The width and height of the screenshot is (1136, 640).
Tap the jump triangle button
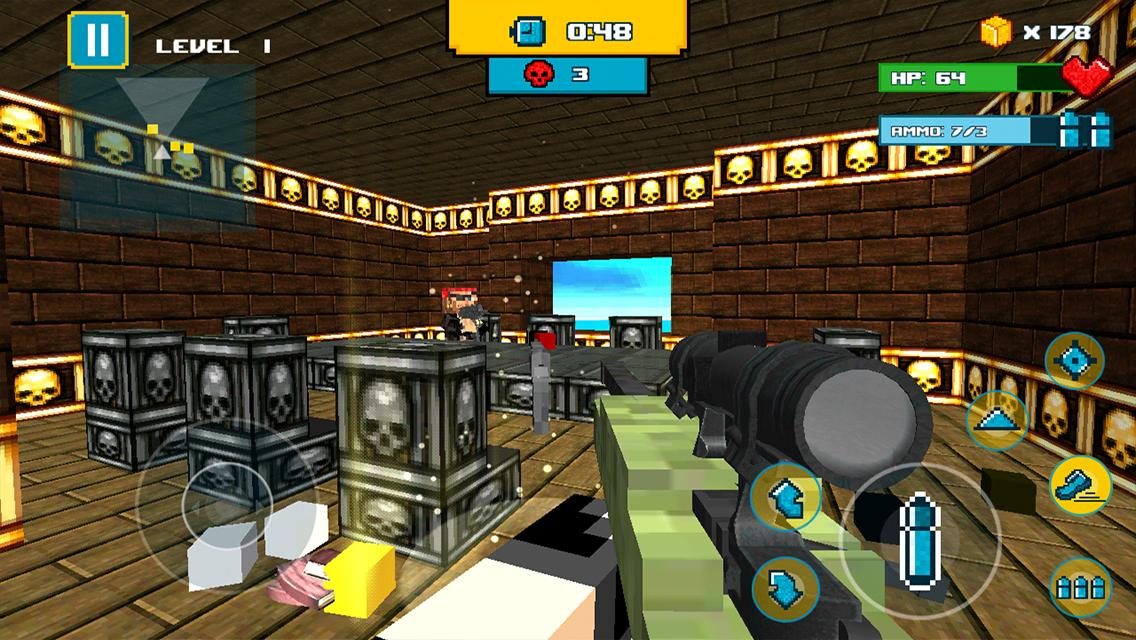(997, 420)
